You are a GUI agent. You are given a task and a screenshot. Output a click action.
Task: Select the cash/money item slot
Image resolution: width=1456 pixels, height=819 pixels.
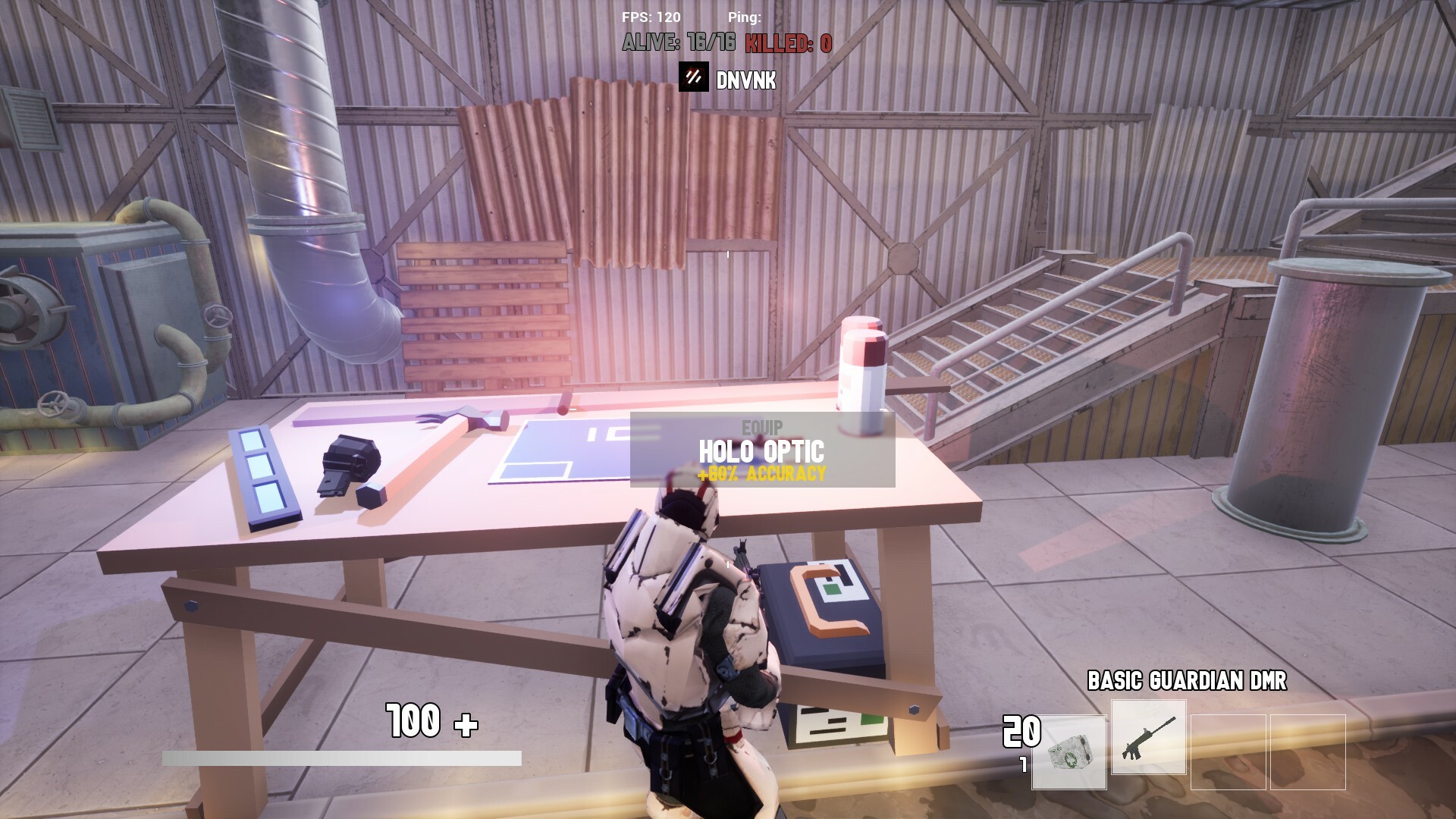[x=1069, y=751]
